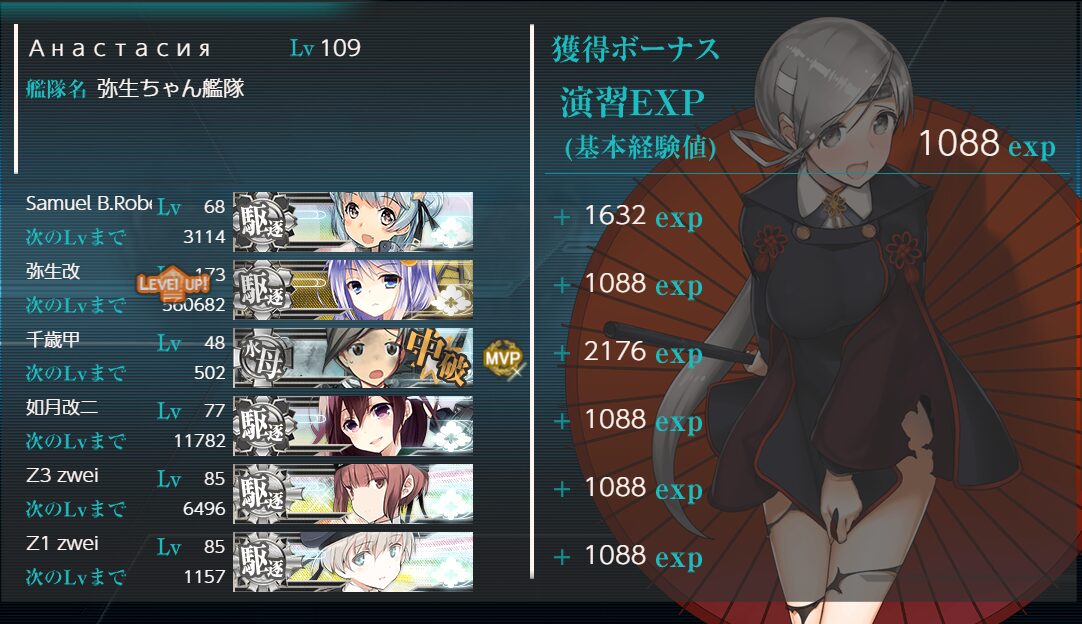The width and height of the screenshot is (1082, 624).
Task: Click the 弥生改 ship banner
Action: pos(353,289)
